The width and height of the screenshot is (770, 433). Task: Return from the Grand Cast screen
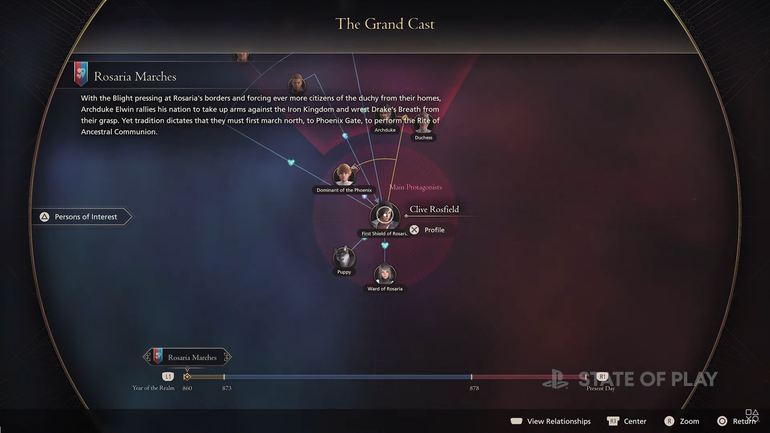coord(735,421)
